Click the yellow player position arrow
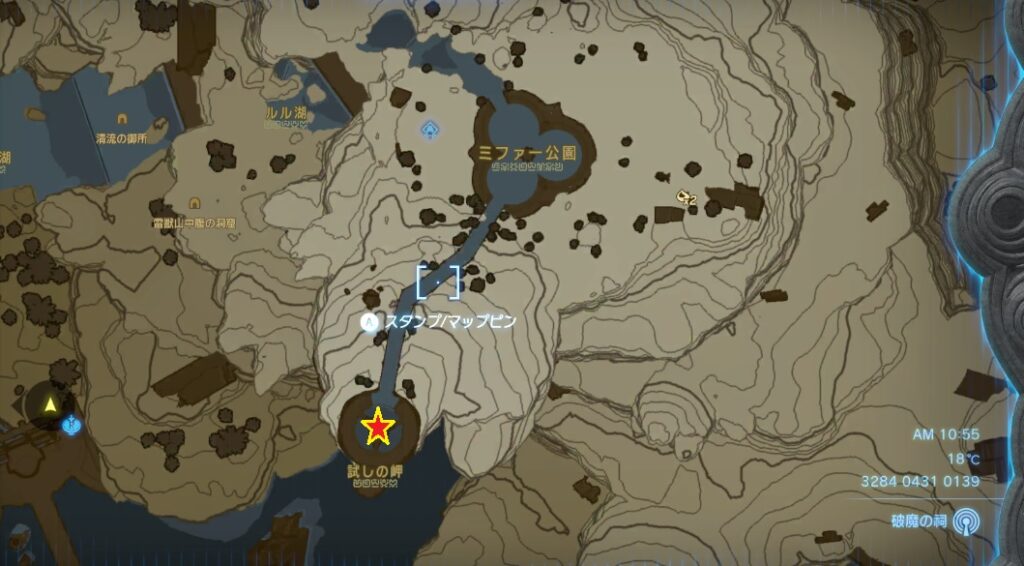This screenshot has height=566, width=1024. point(50,405)
